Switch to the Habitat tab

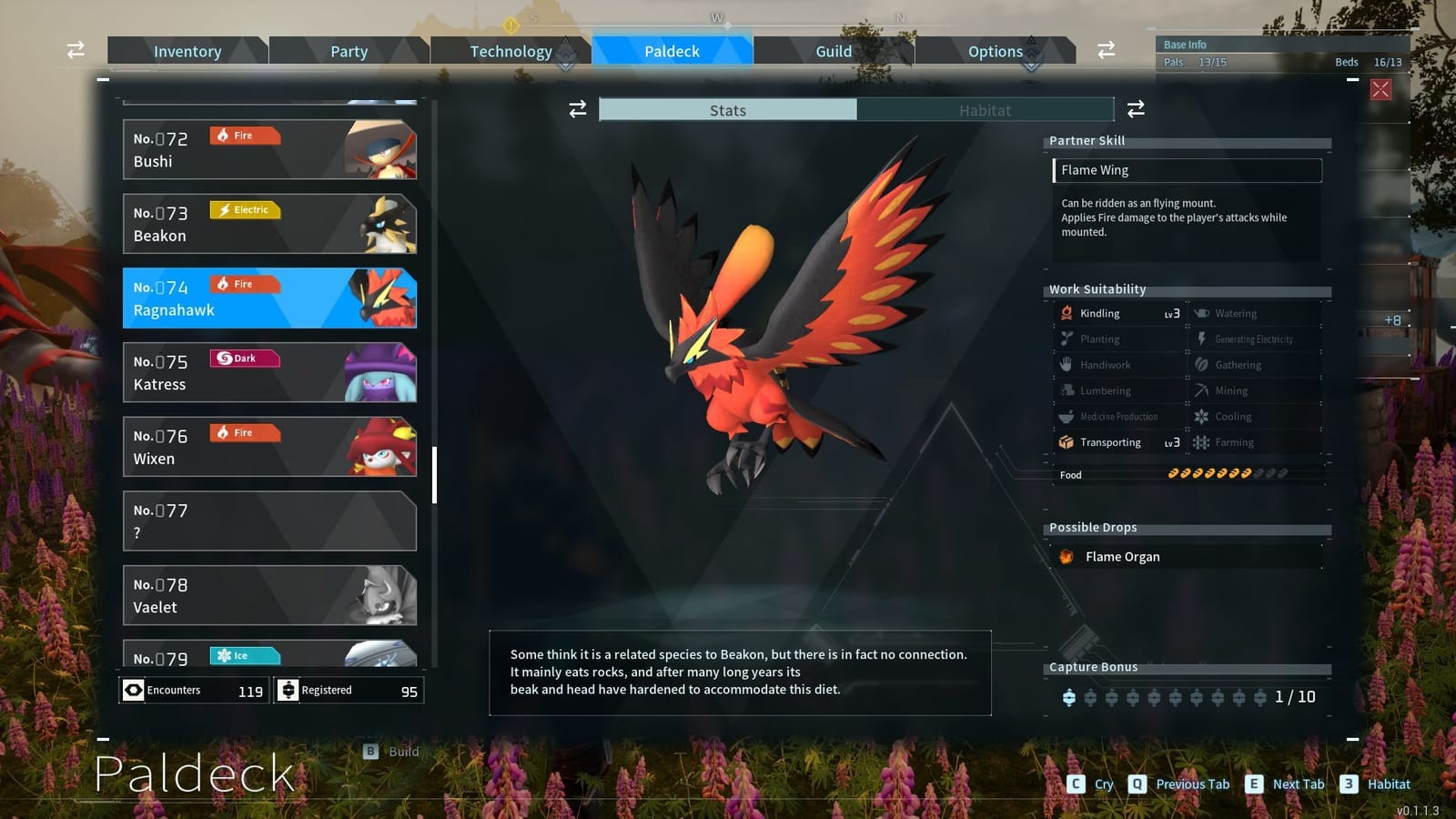click(x=986, y=109)
